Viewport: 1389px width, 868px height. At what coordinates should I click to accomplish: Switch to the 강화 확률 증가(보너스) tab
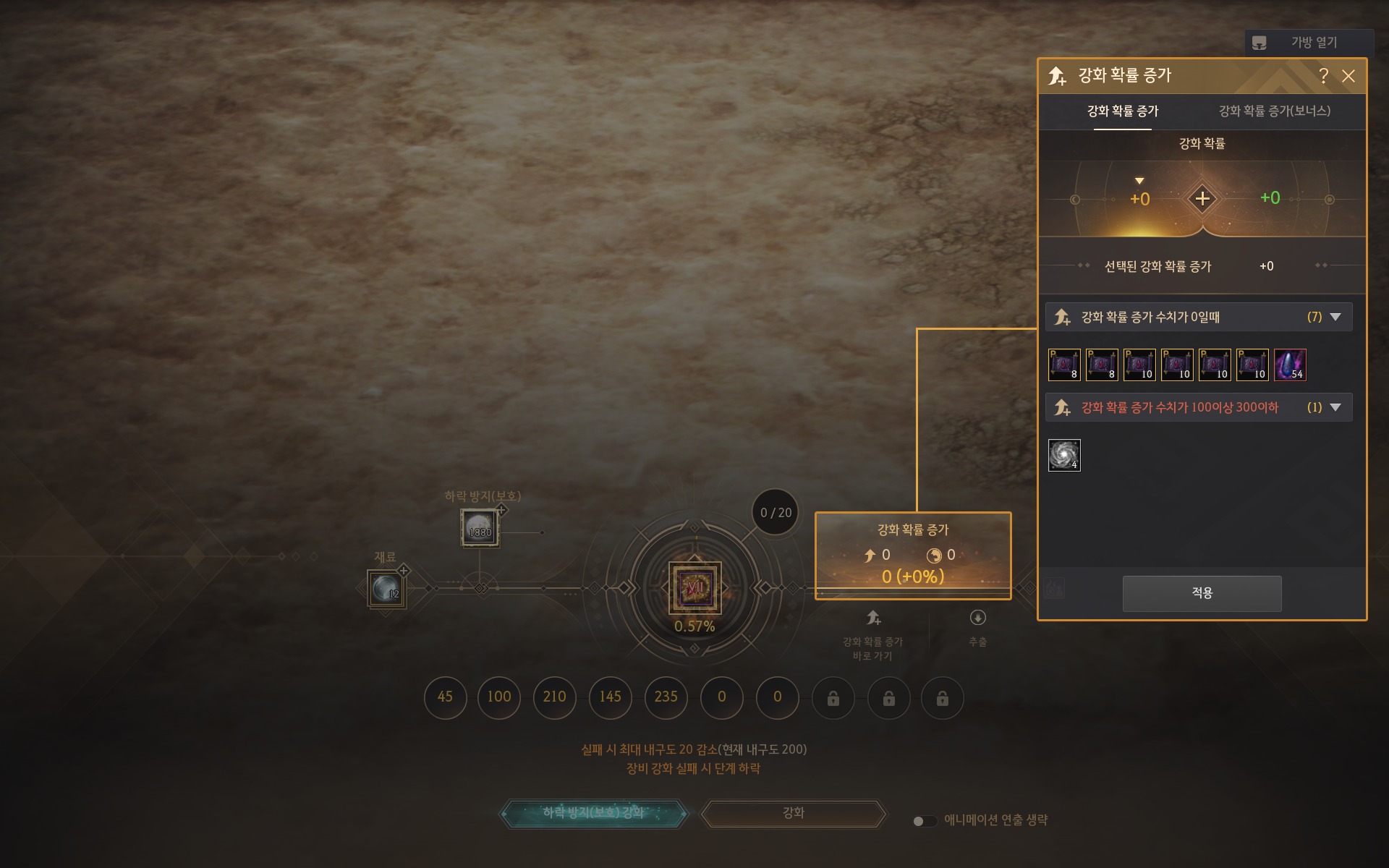tap(1274, 111)
